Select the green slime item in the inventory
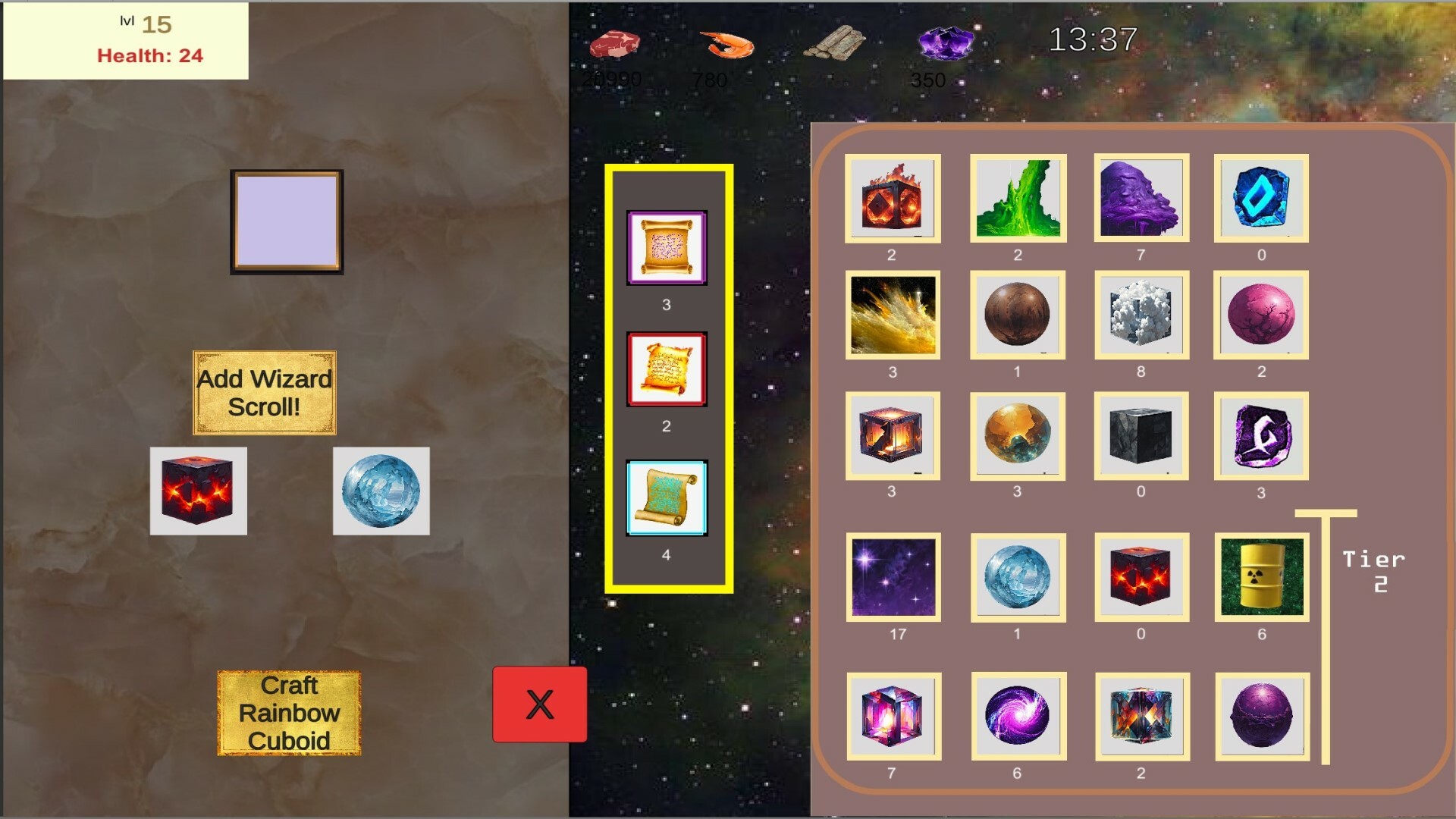Screen dimensions: 1456x819 click(x=1016, y=199)
